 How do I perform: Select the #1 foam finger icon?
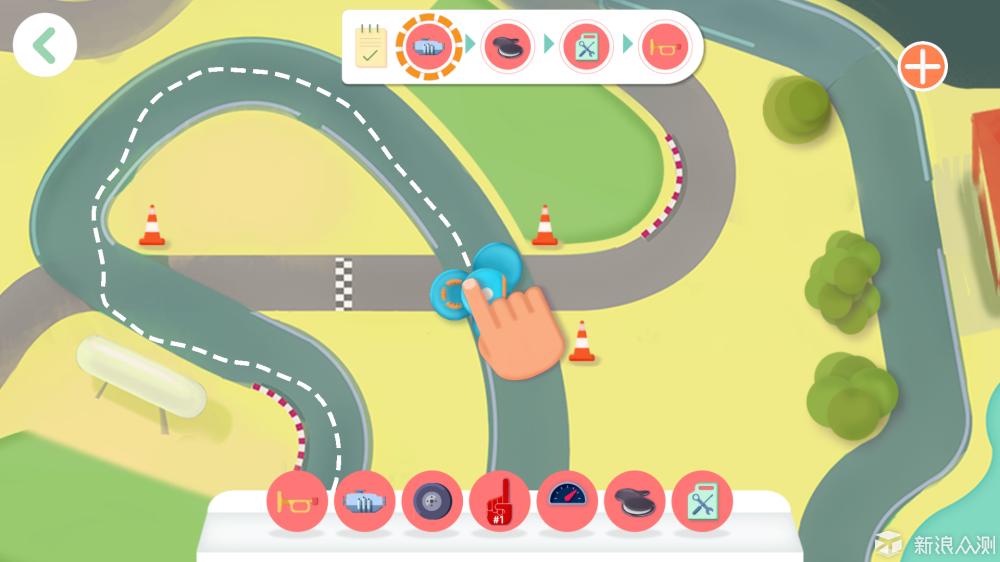499,500
